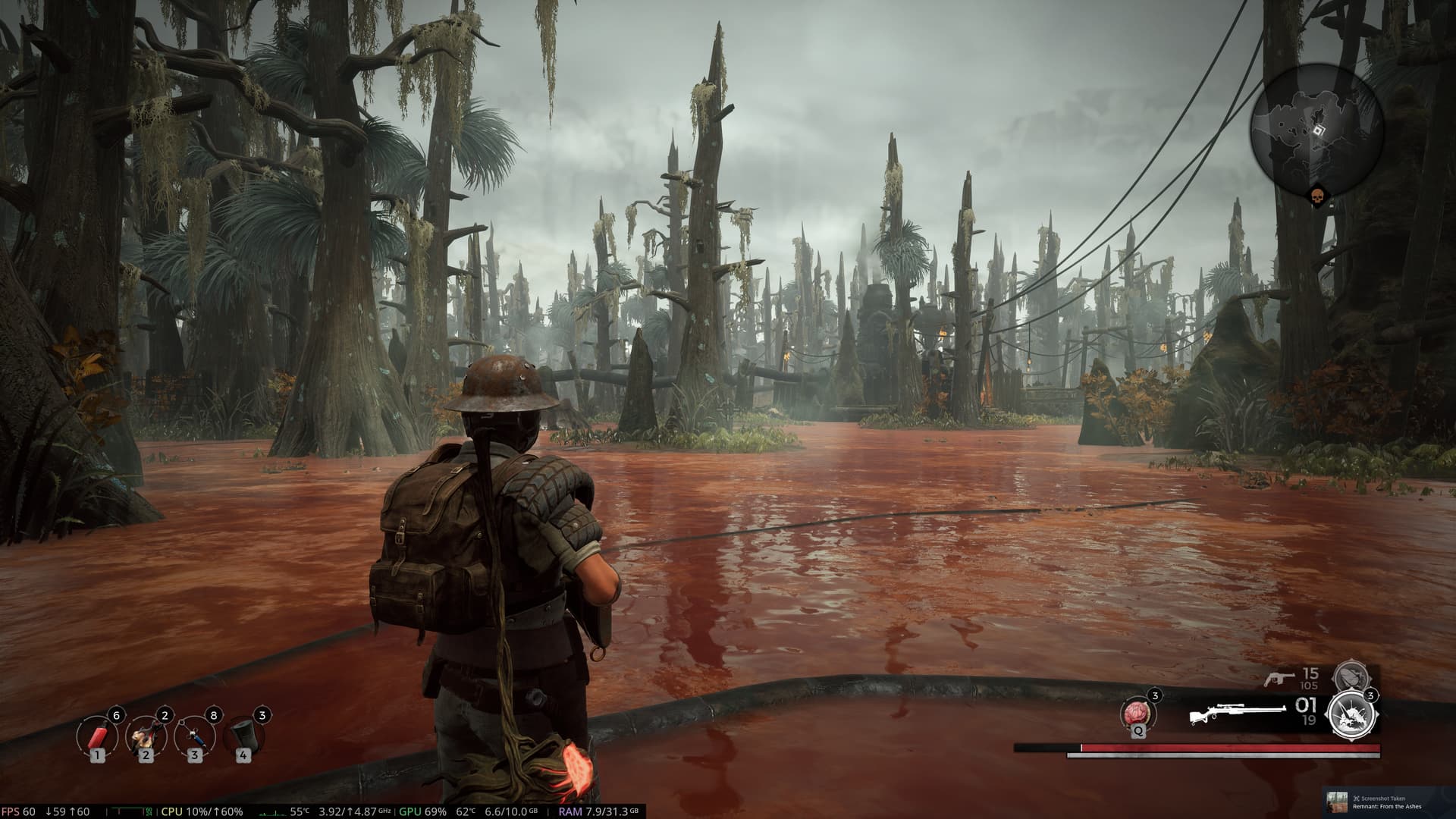
Task: Activate the active rifle's explosive burst mod
Action: [x=1350, y=714]
